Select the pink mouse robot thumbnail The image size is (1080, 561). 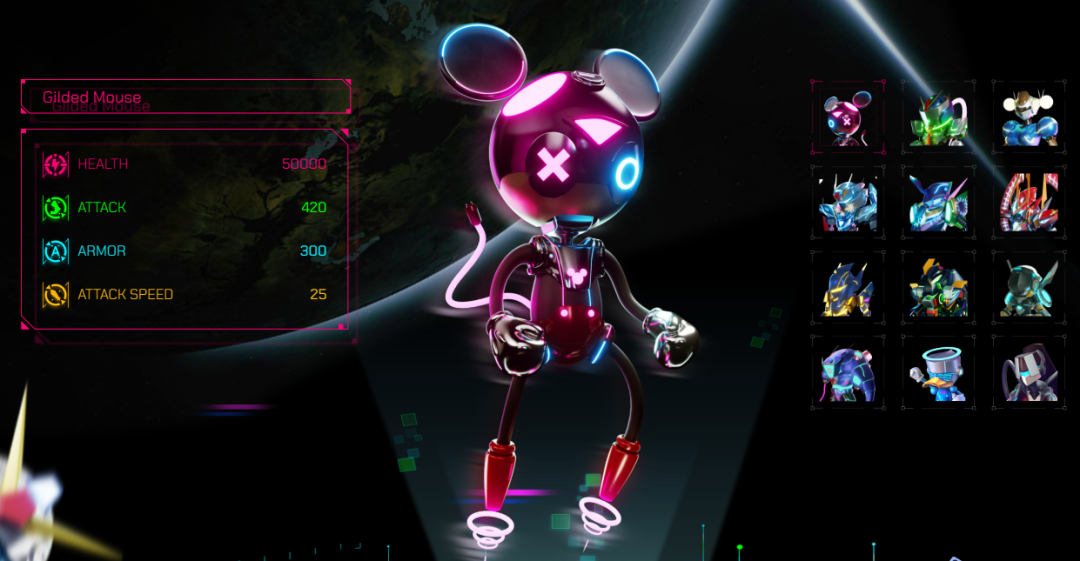pos(846,118)
